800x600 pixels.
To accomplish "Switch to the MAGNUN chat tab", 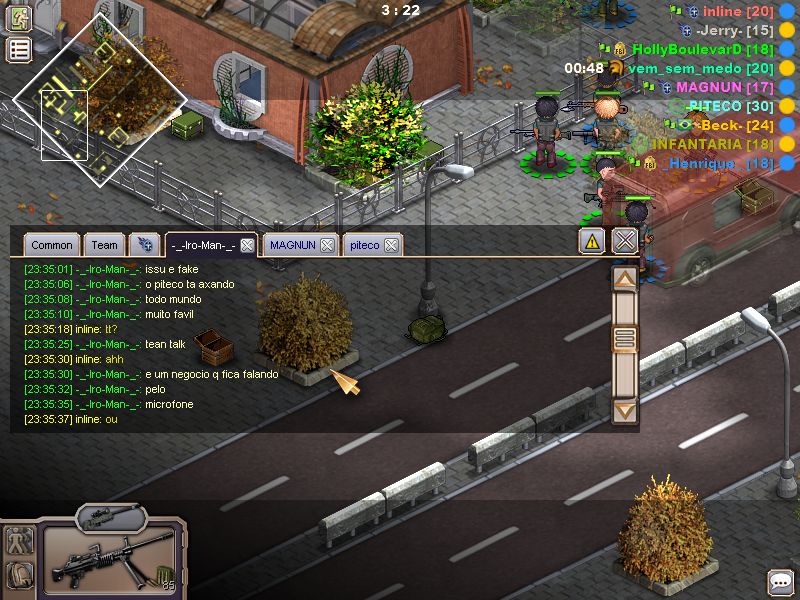I will 292,245.
